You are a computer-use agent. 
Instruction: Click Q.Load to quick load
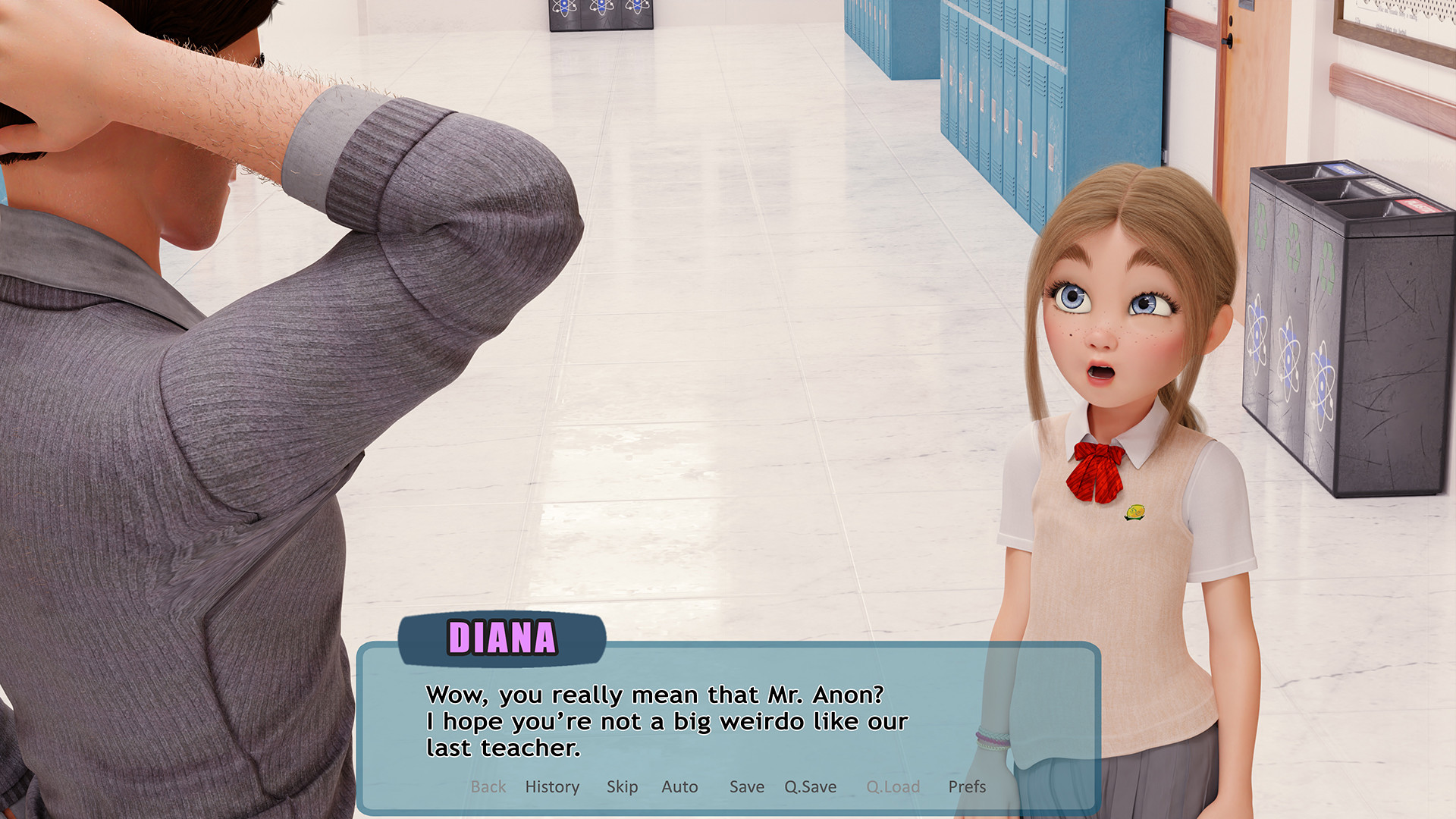[x=893, y=786]
